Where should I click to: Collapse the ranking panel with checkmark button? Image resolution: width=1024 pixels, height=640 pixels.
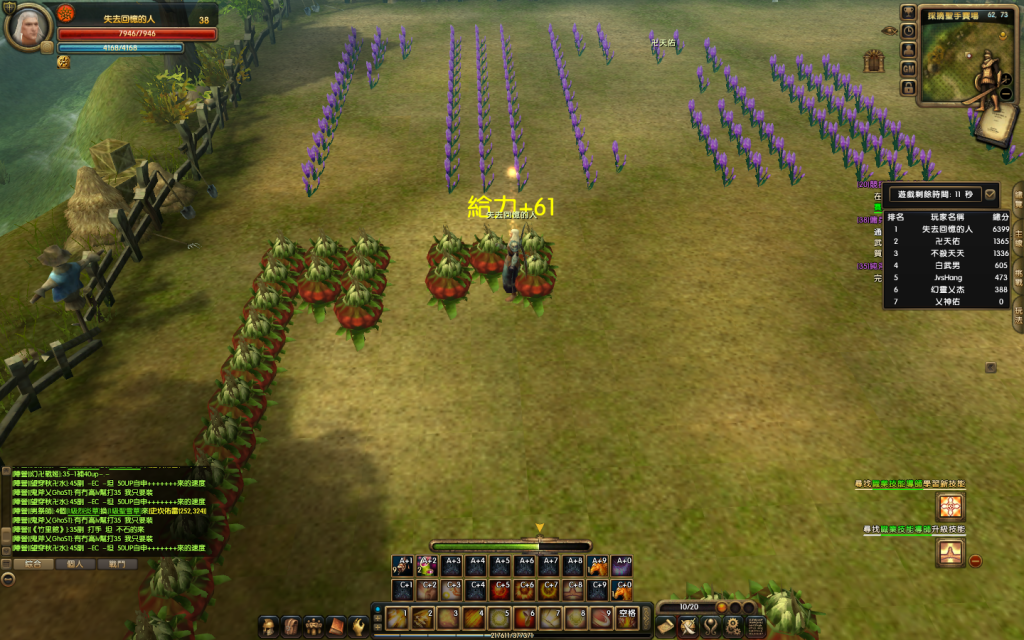(990, 194)
